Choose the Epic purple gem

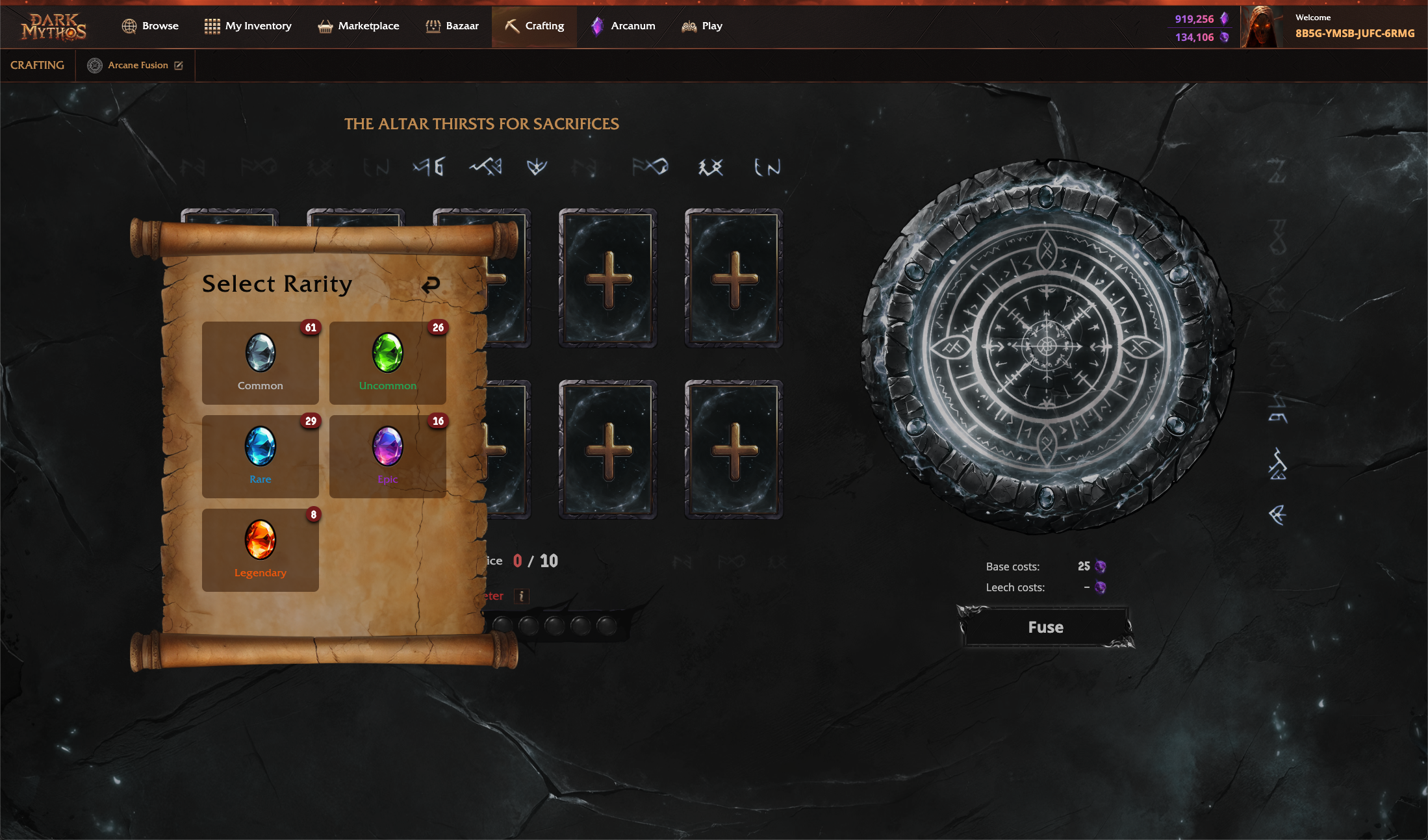point(387,456)
